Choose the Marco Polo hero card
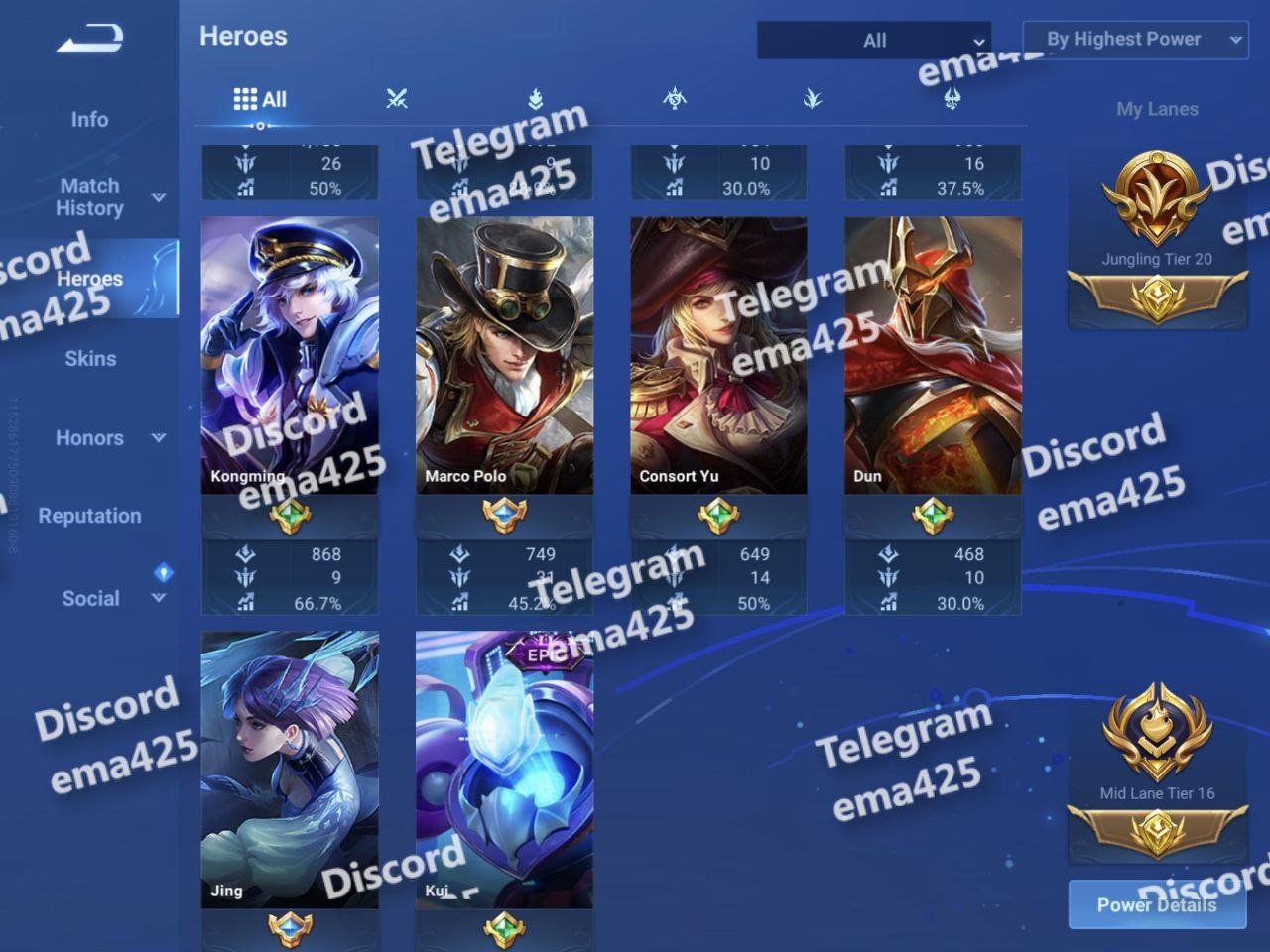This screenshot has width=1270, height=952. pyautogui.click(x=504, y=355)
